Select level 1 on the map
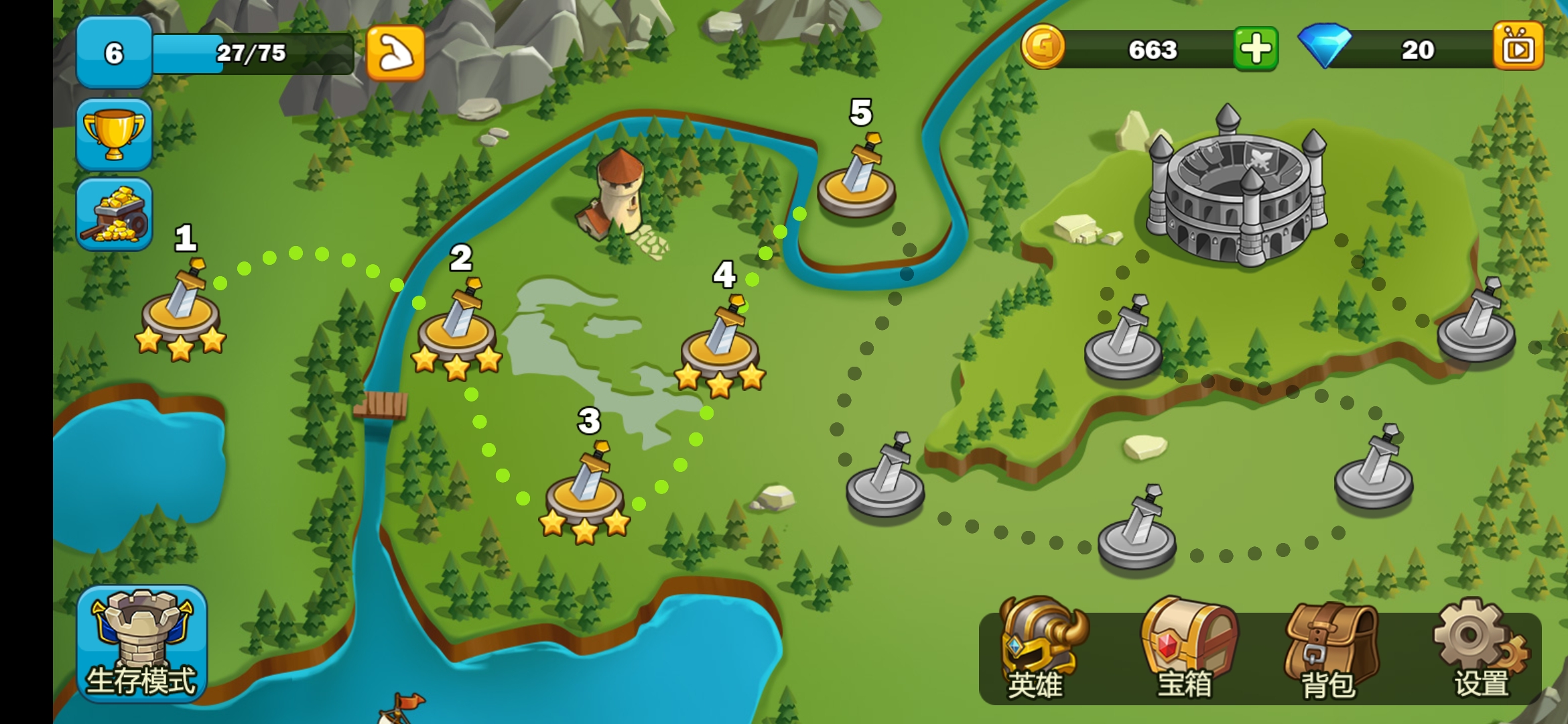This screenshot has height=724, width=1568. (181, 310)
